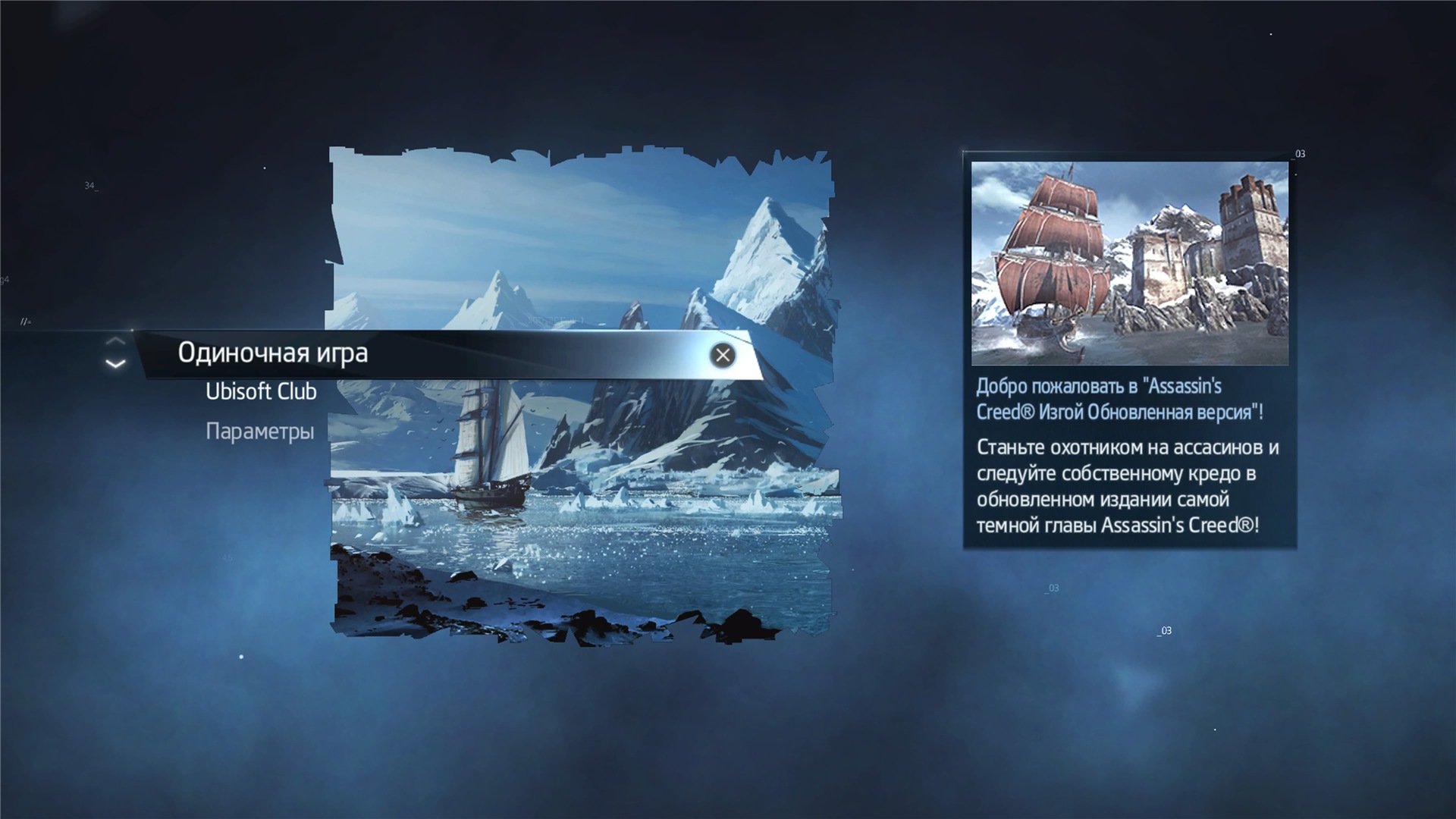Open the ship news thumbnail image
1456x819 pixels.
click(x=1129, y=262)
